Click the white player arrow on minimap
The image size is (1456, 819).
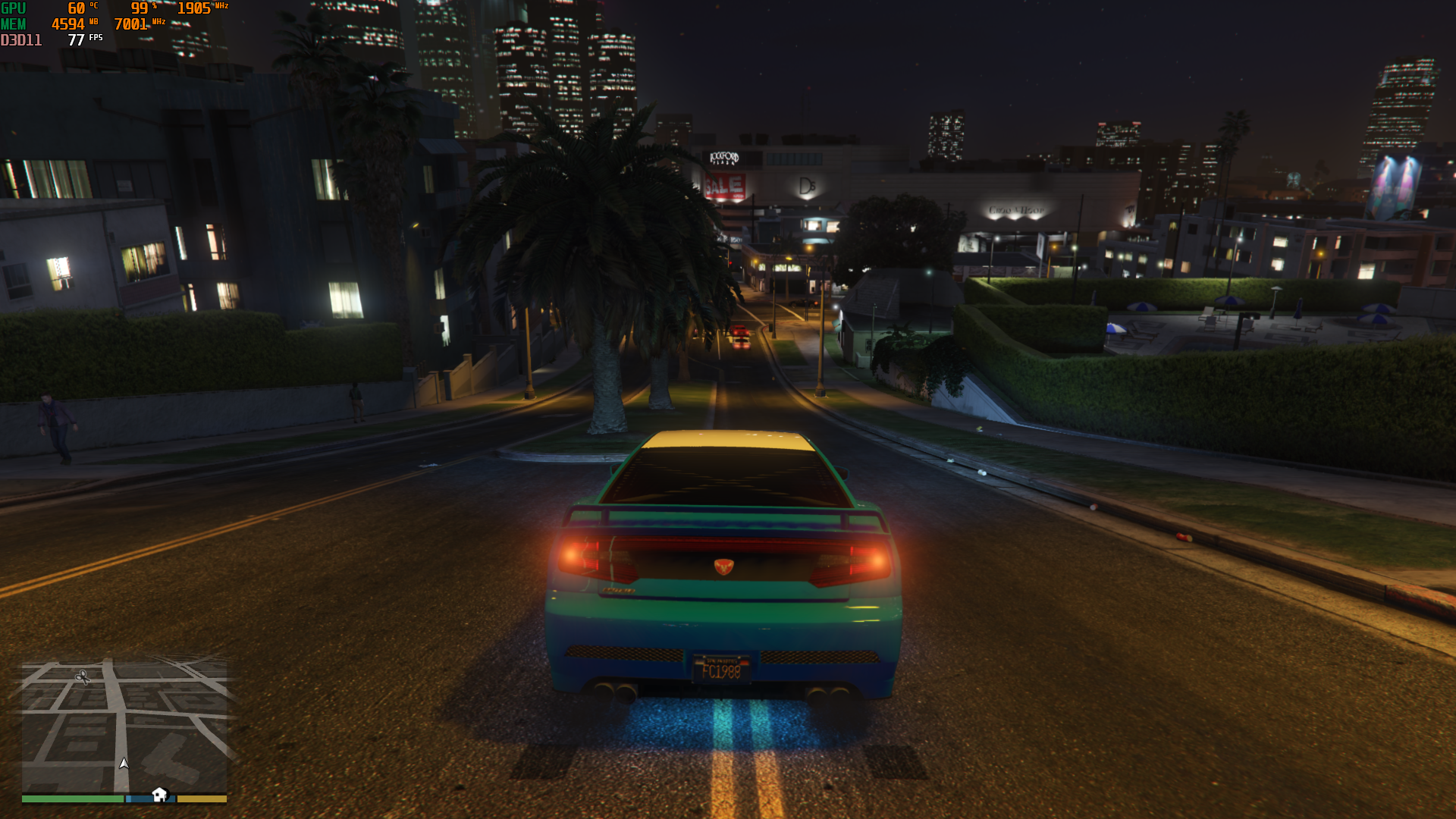click(x=124, y=763)
